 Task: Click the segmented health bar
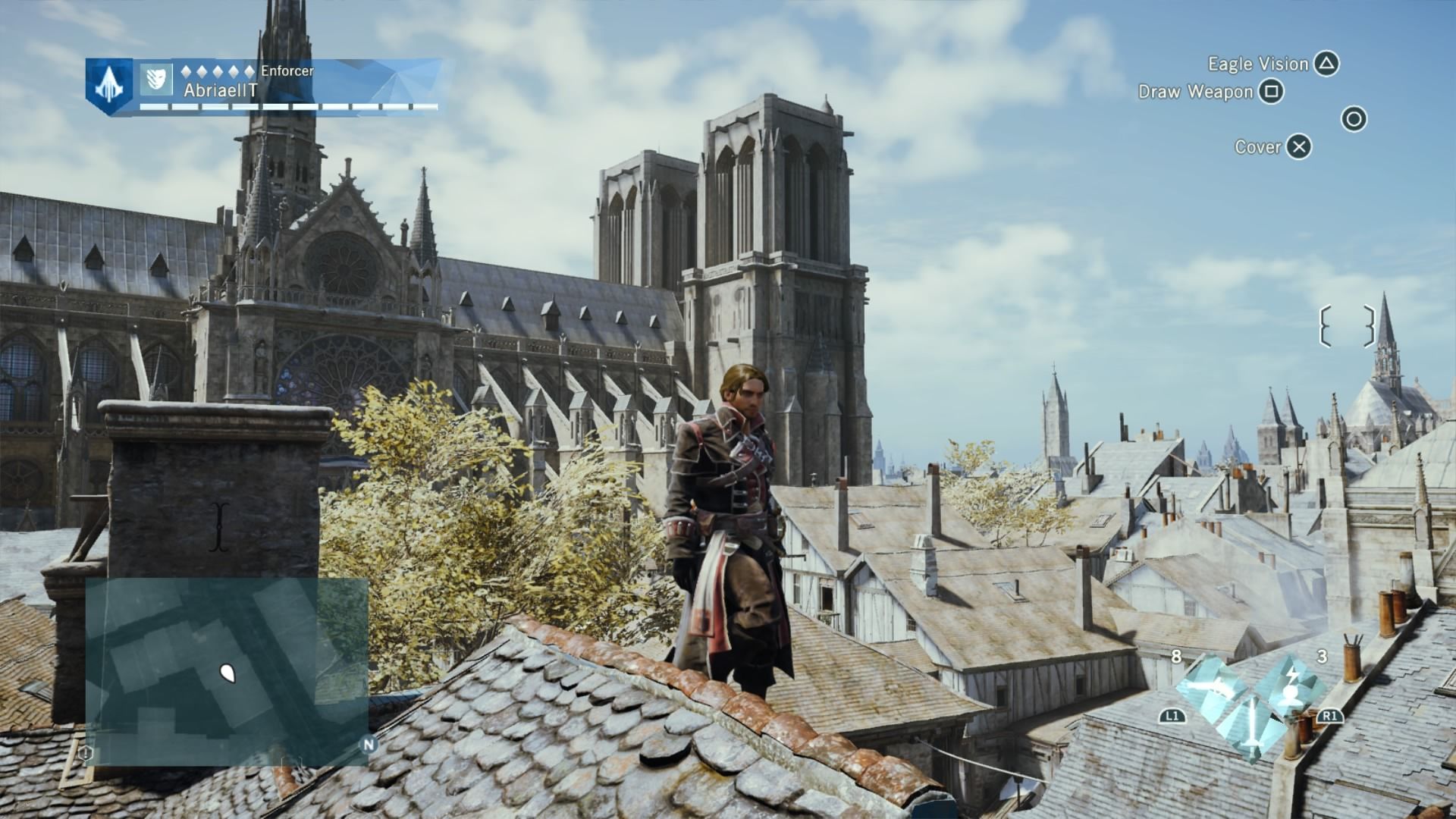(x=281, y=106)
